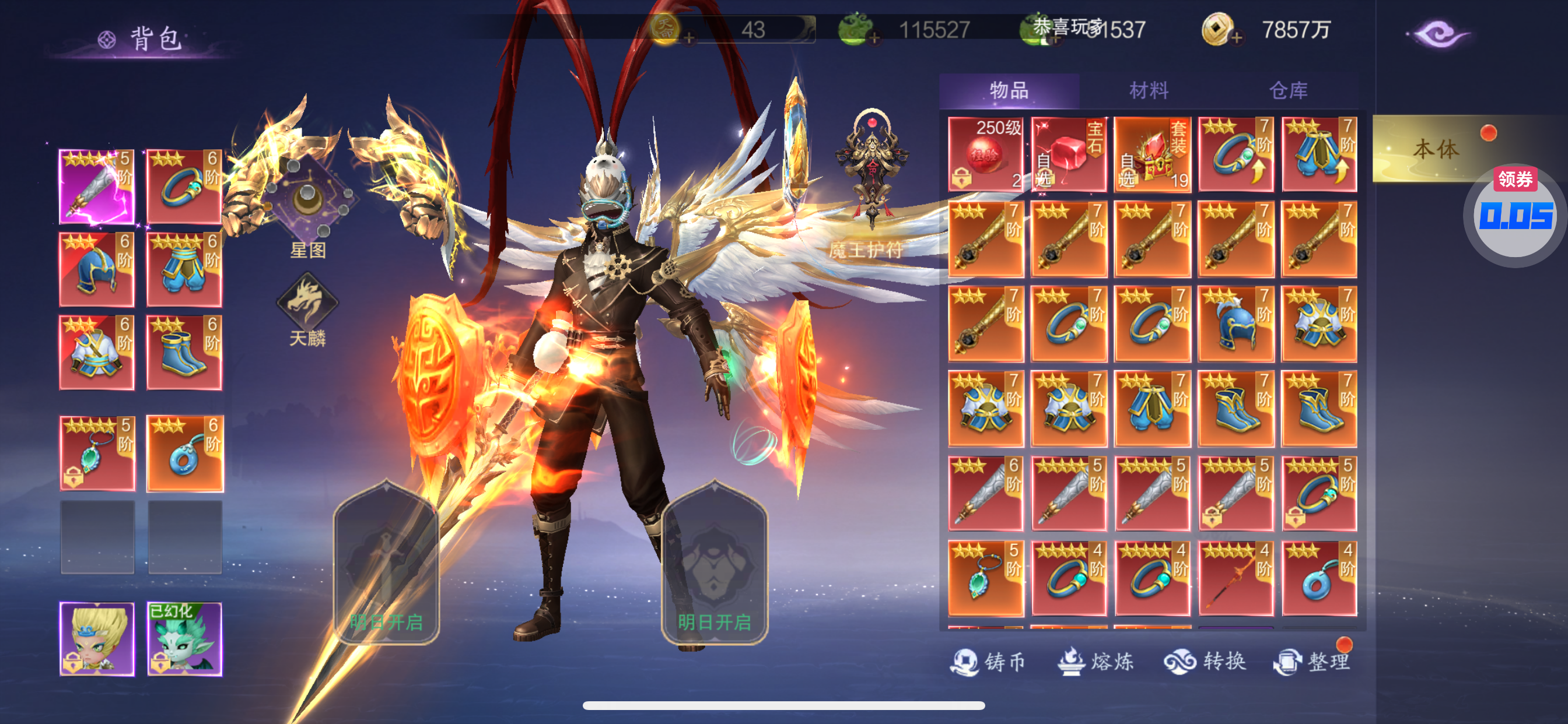This screenshot has height=724, width=1568.
Task: Select the 已幻化 green-haired portrait
Action: [x=184, y=639]
